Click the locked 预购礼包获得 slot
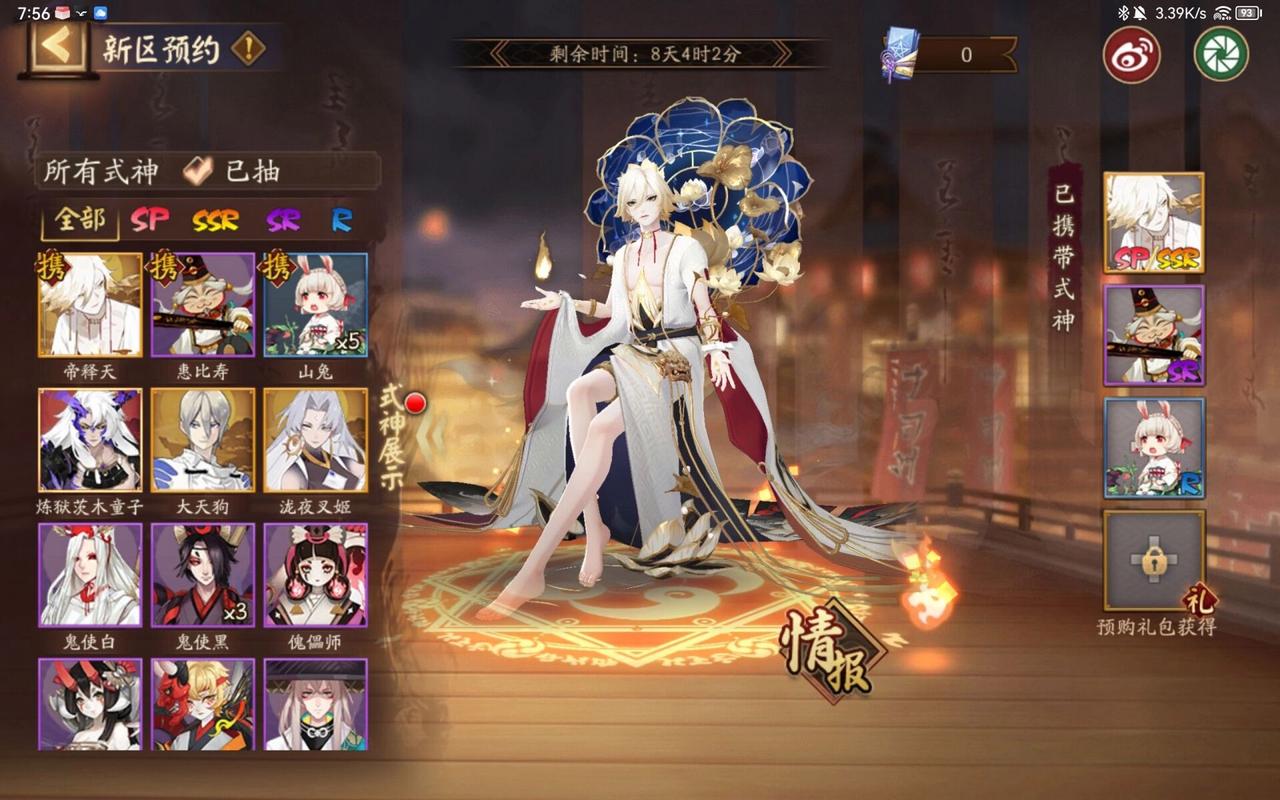Image resolution: width=1280 pixels, height=800 pixels. pyautogui.click(x=1153, y=560)
